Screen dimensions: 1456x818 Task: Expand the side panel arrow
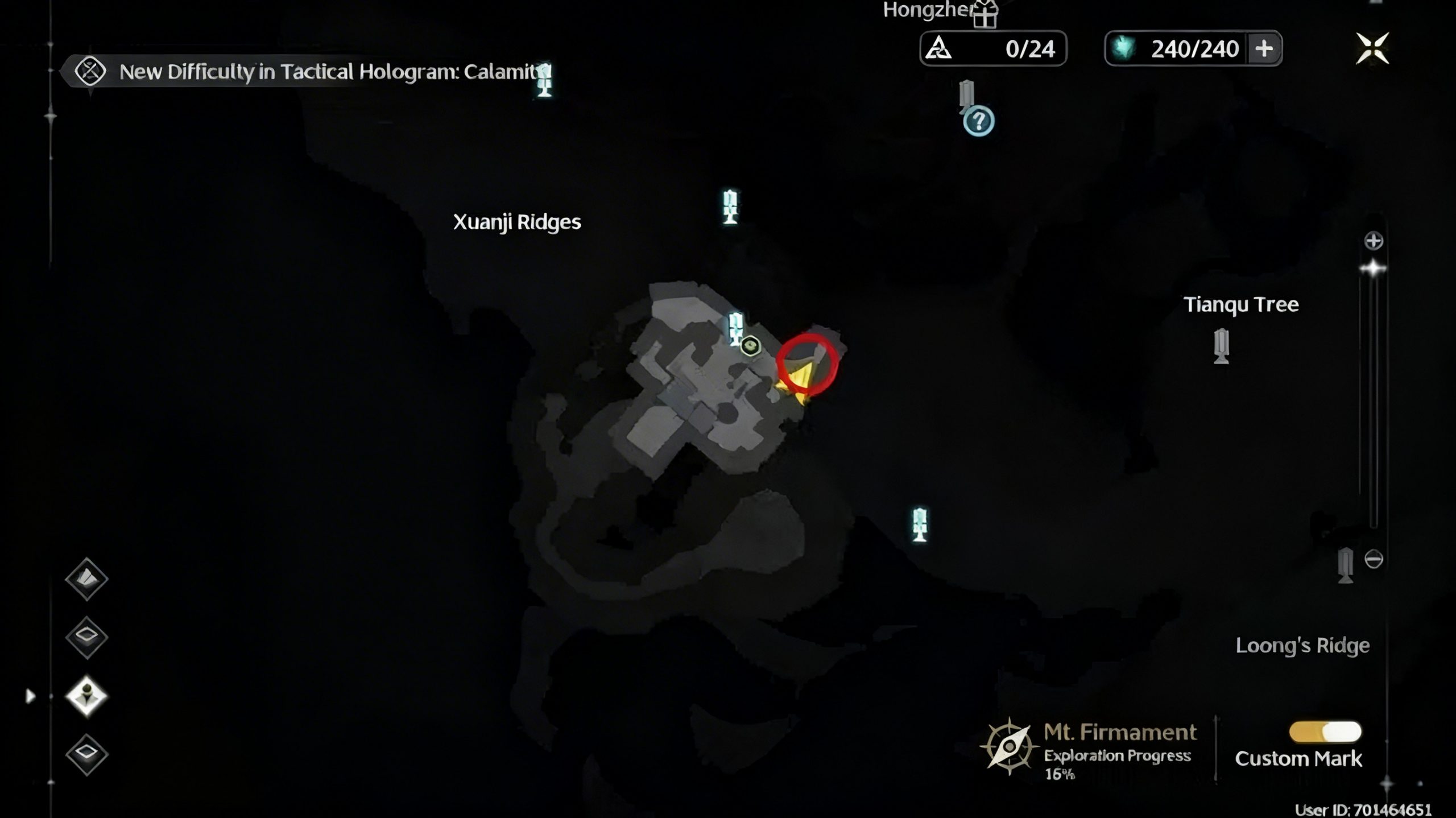tap(30, 696)
